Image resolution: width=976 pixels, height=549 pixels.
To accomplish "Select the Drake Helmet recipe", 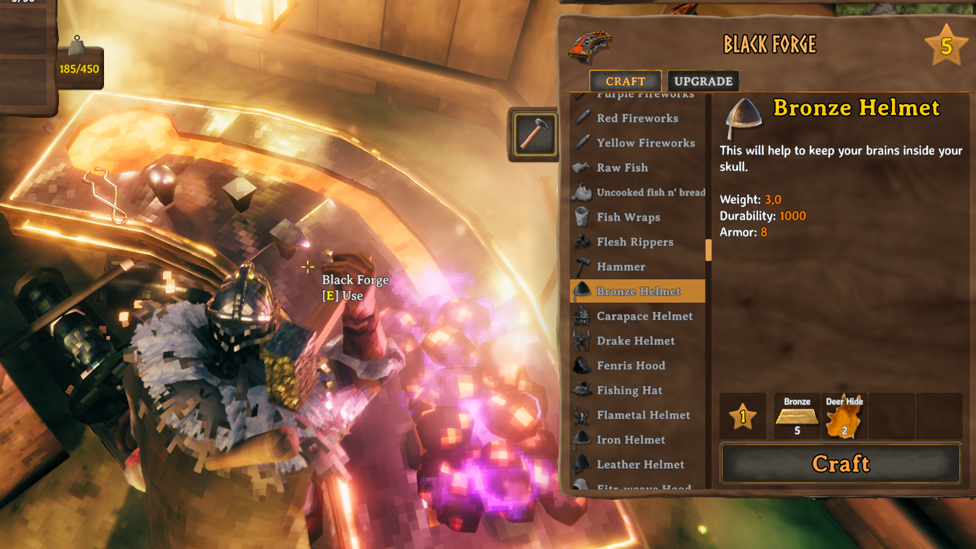I will pos(635,341).
